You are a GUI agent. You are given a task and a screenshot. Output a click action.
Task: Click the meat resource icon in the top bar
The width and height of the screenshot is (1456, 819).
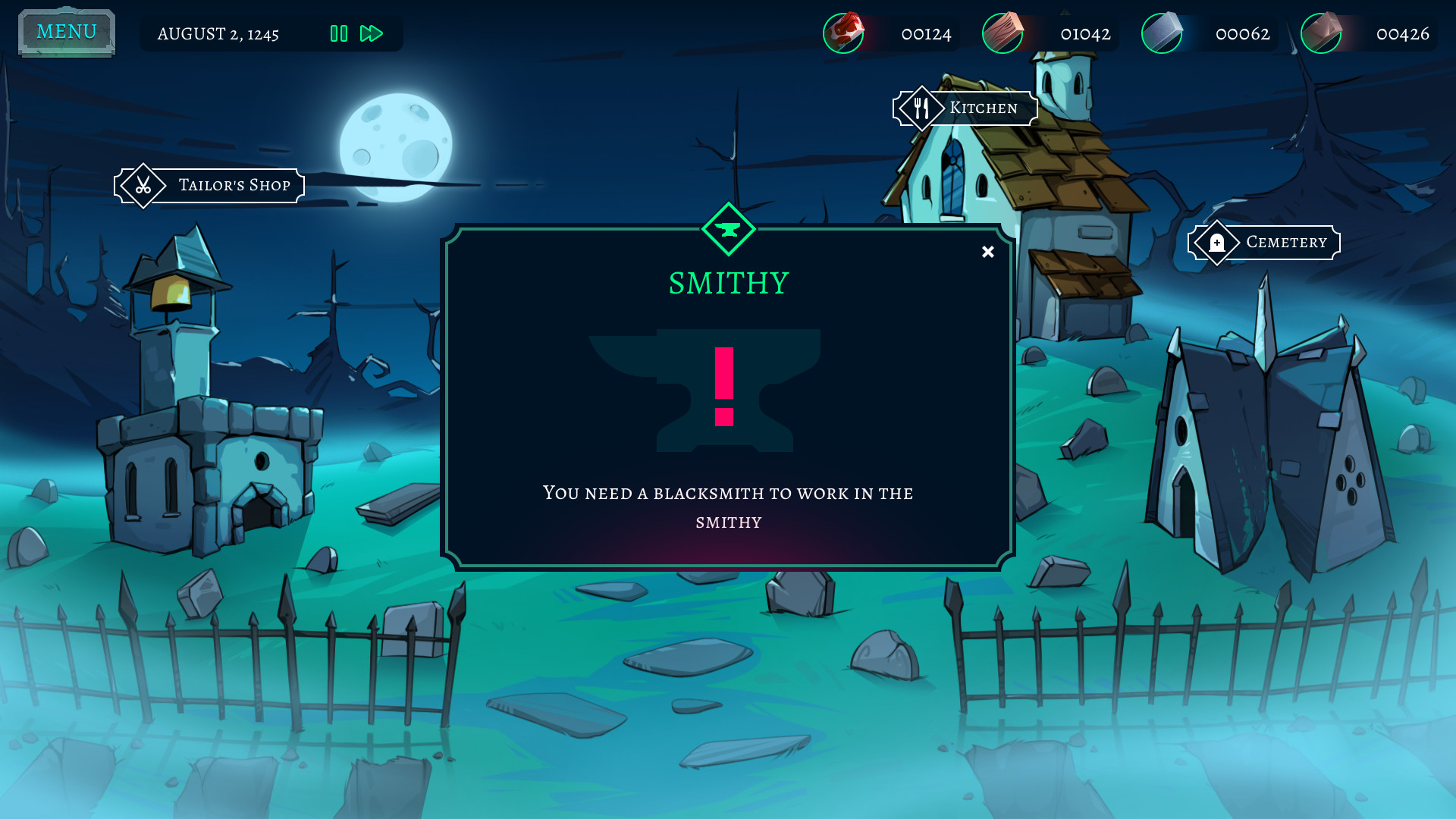843,33
